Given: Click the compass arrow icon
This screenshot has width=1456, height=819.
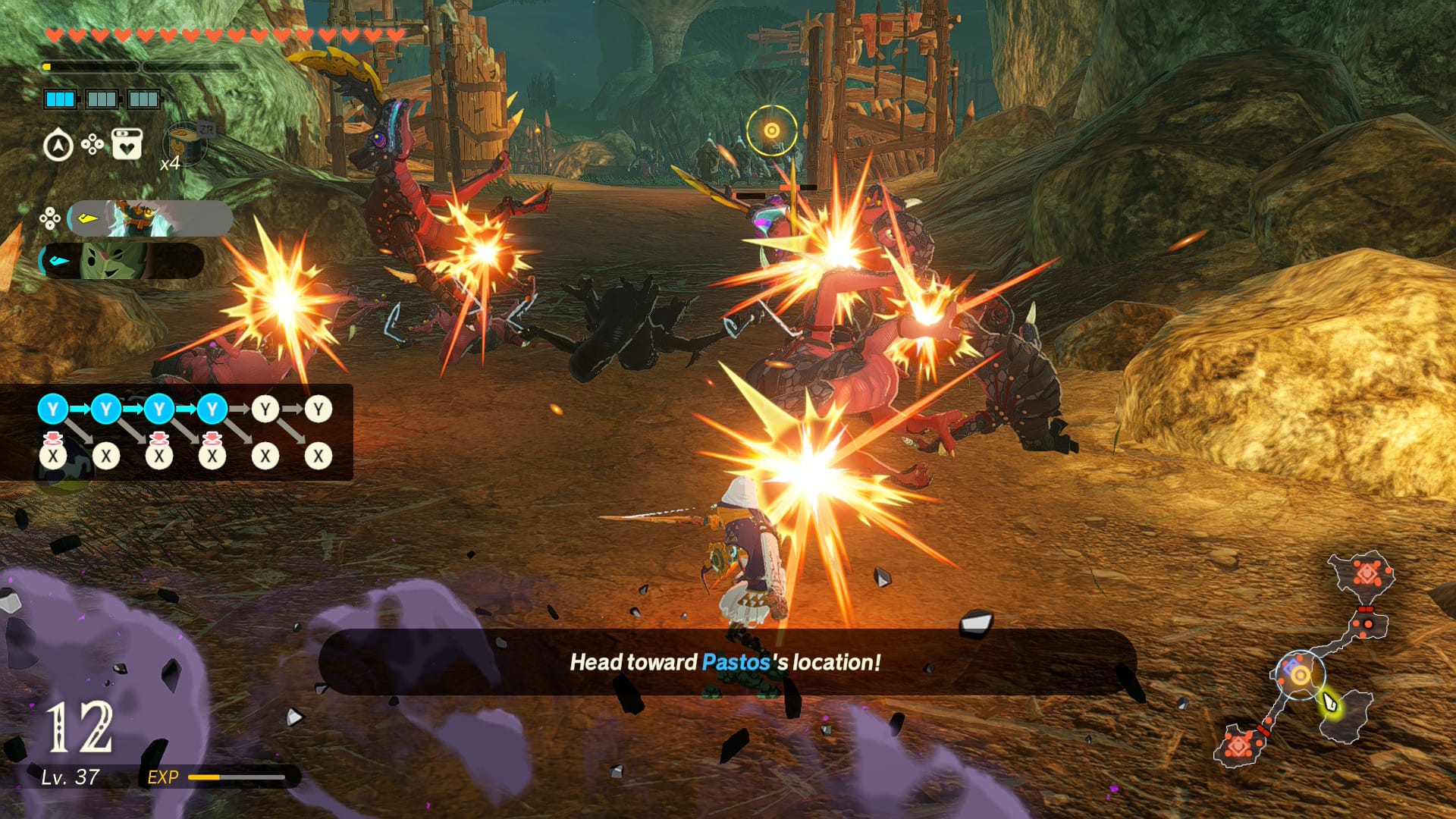Looking at the screenshot, I should pyautogui.click(x=58, y=145).
